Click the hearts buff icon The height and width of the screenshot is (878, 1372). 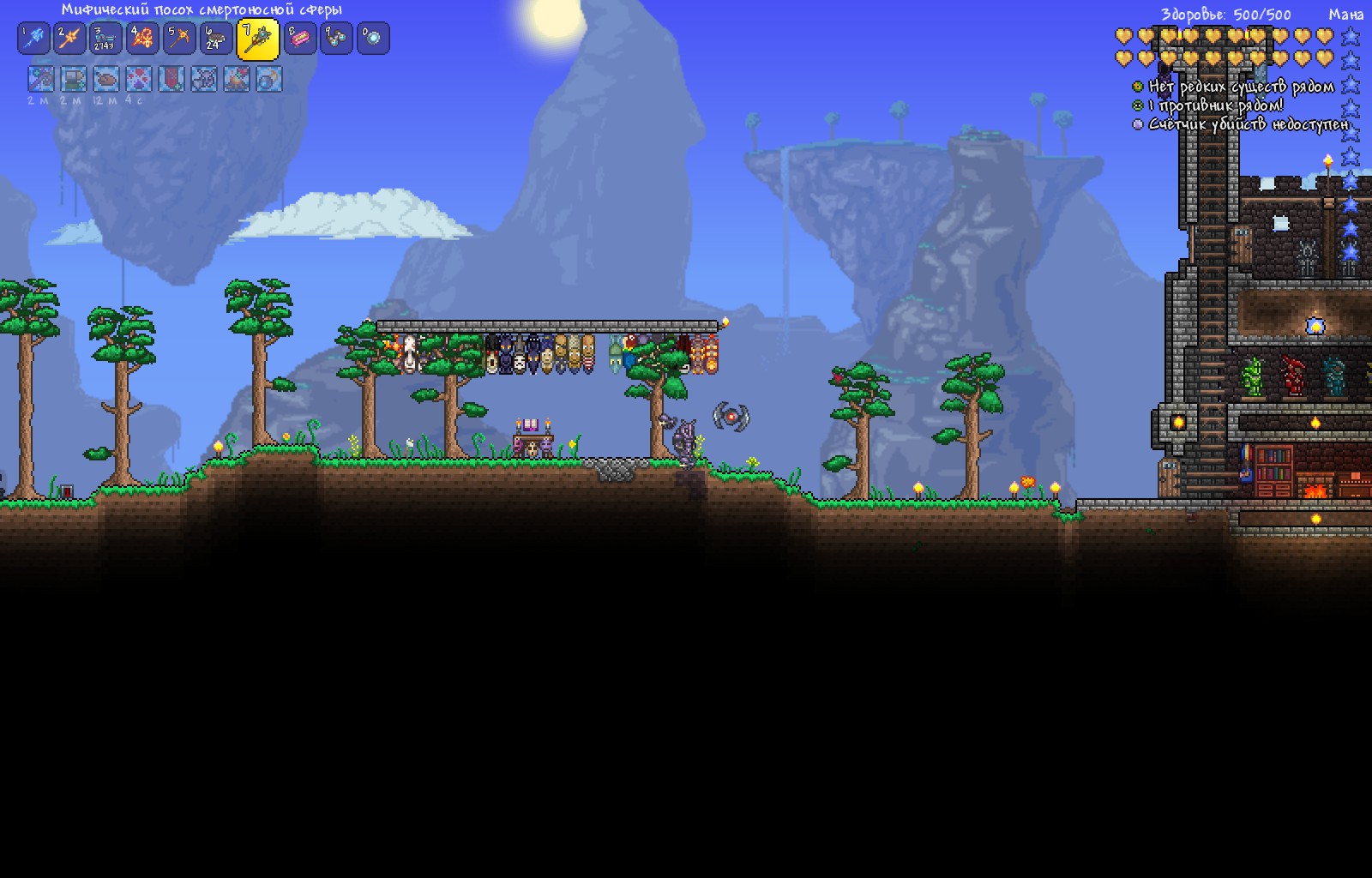[139, 79]
